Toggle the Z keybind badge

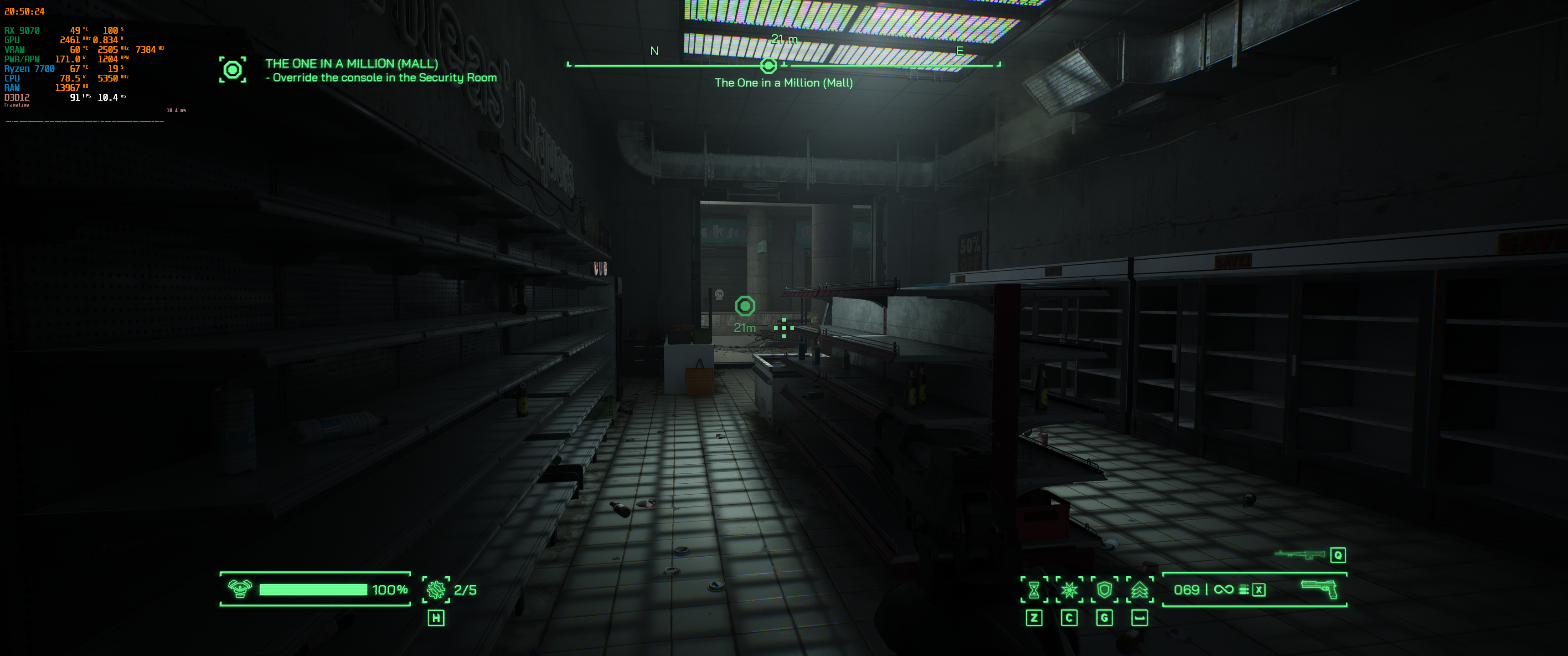(1035, 618)
